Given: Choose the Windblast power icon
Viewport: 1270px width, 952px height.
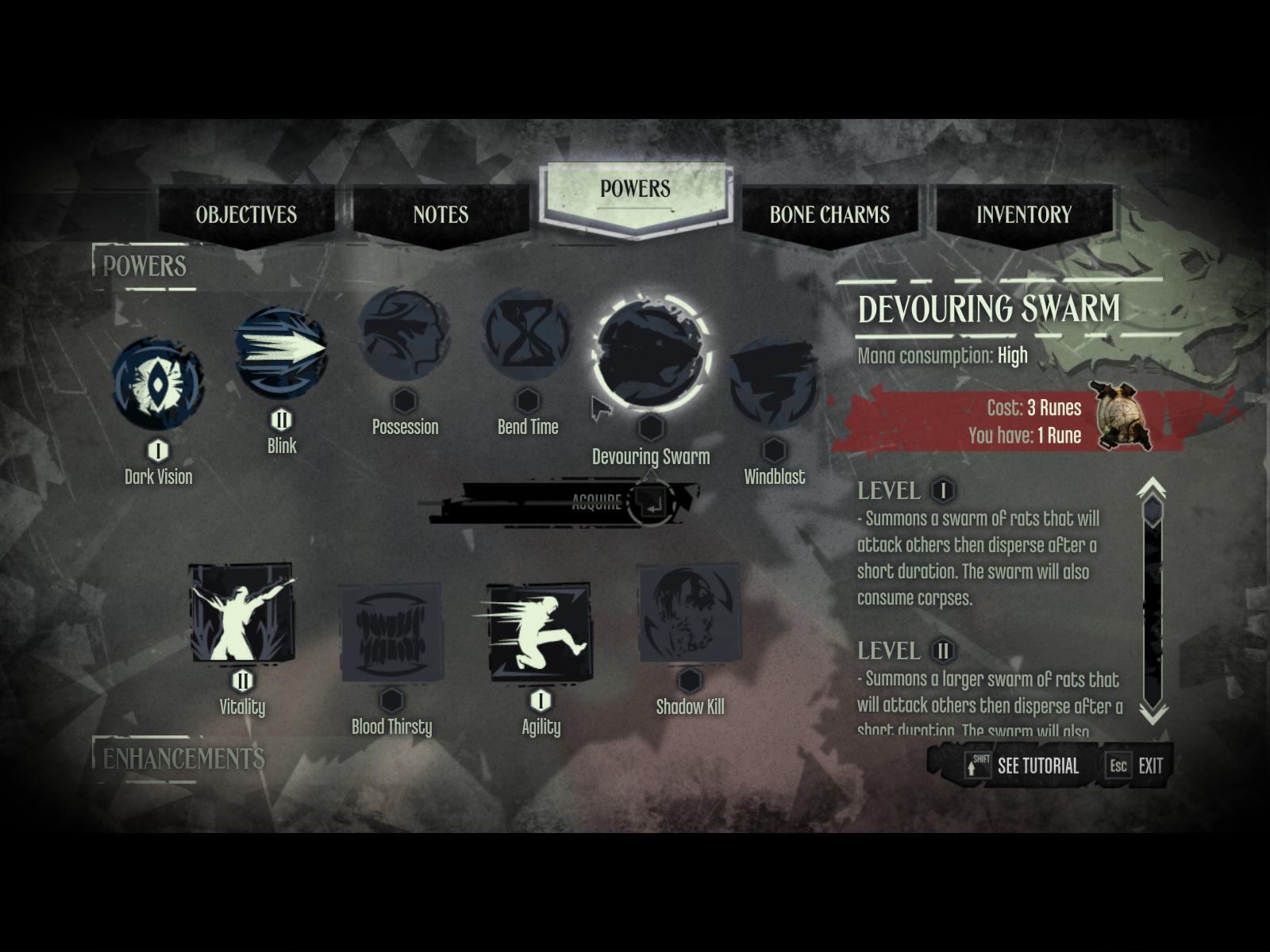Looking at the screenshot, I should click(774, 384).
